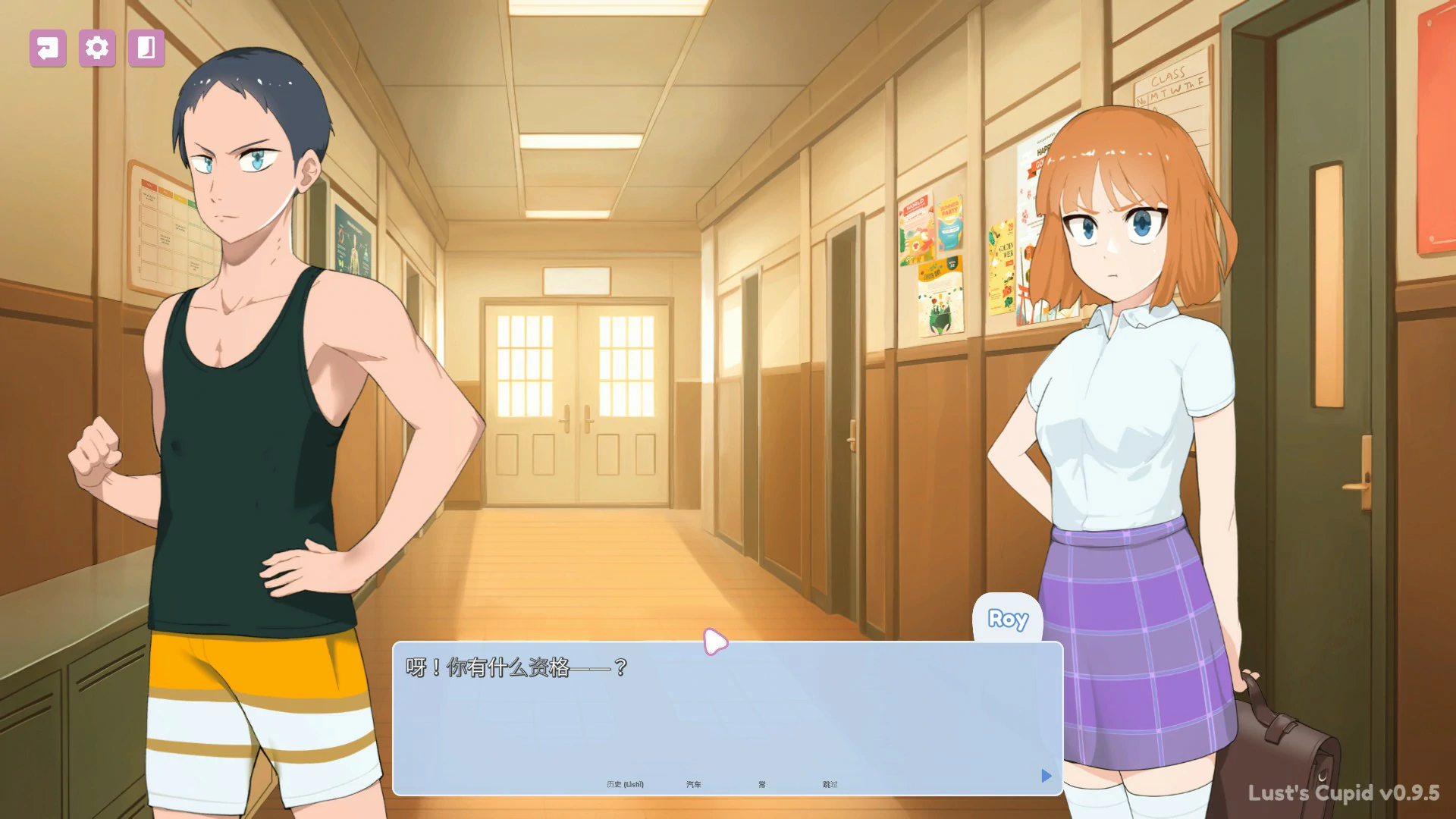Screen dimensions: 1456x819
Task: Open the pink book journal icon
Action: point(146,49)
